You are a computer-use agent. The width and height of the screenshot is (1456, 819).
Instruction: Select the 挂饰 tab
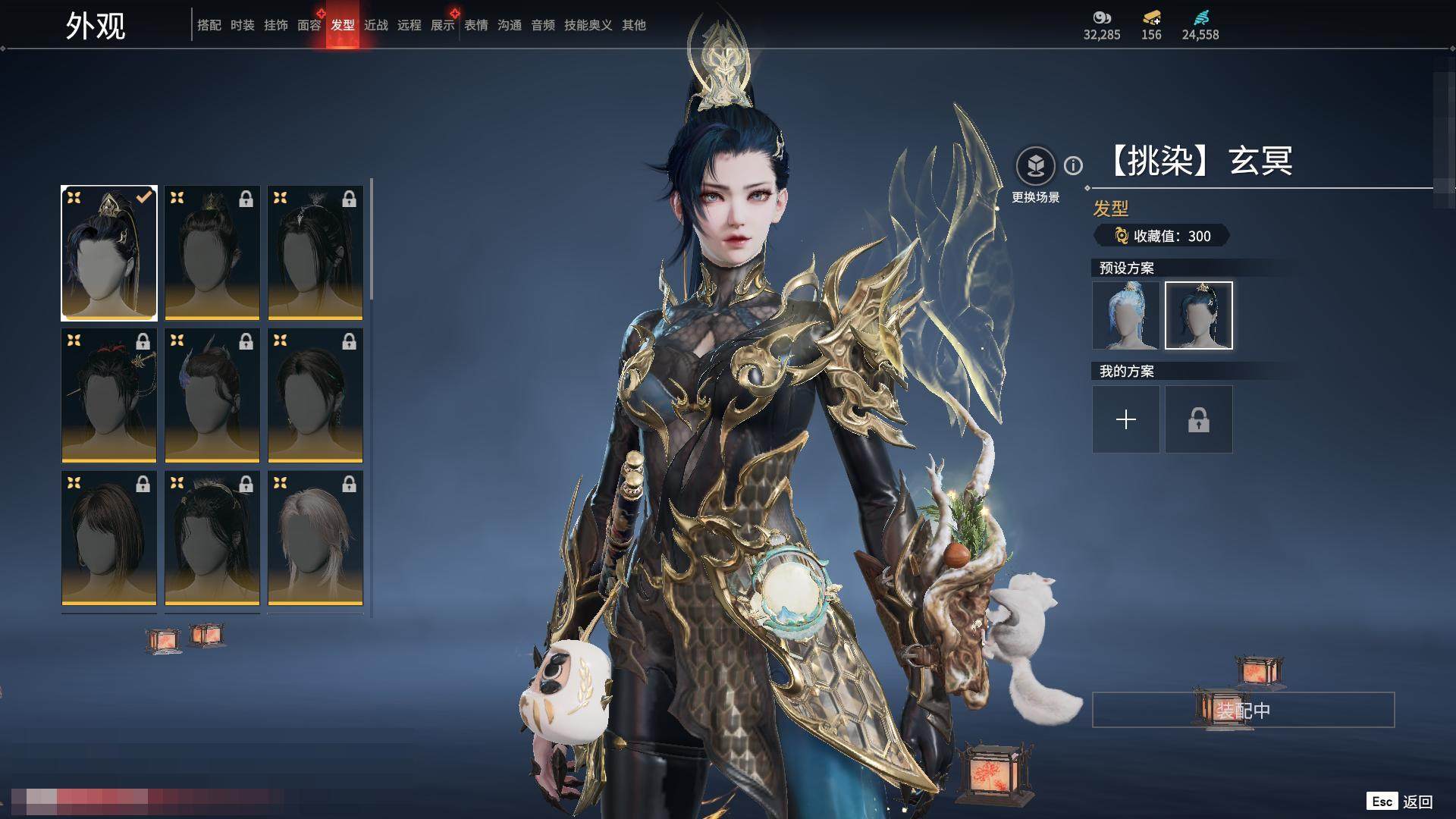(275, 25)
